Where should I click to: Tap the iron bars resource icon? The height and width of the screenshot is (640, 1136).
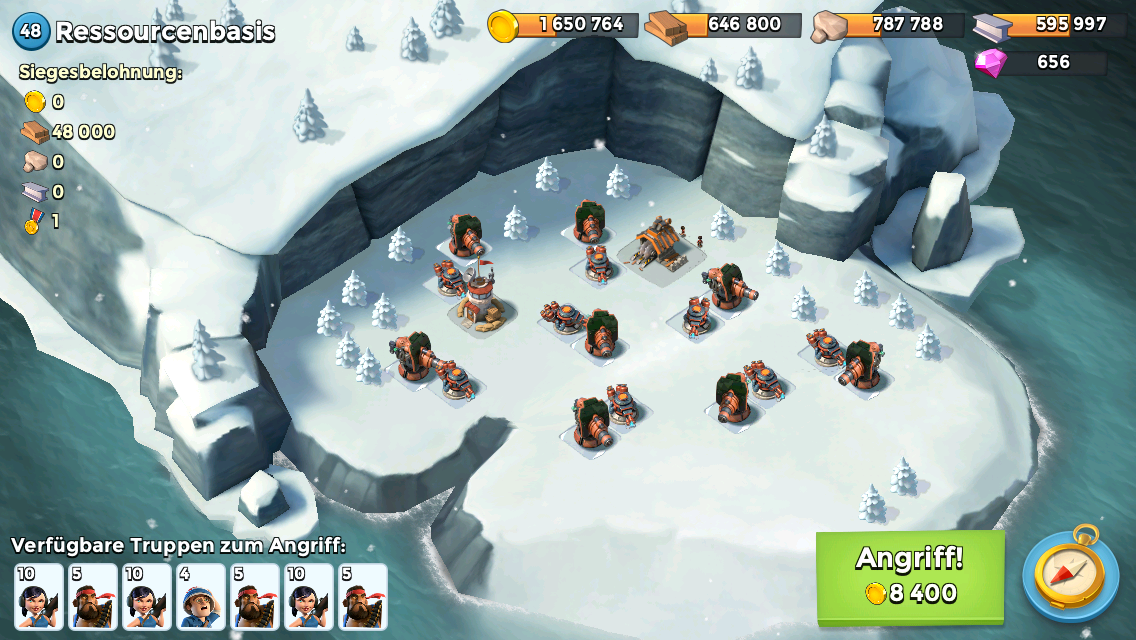(992, 27)
